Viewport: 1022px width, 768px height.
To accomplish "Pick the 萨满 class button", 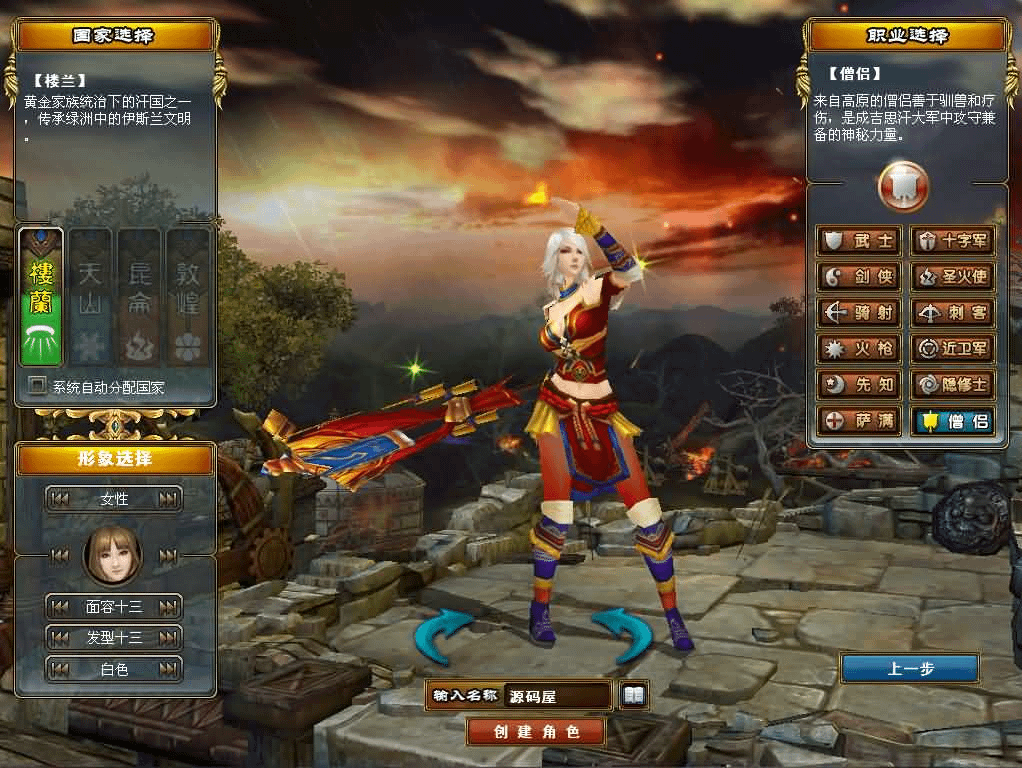I will pos(860,421).
